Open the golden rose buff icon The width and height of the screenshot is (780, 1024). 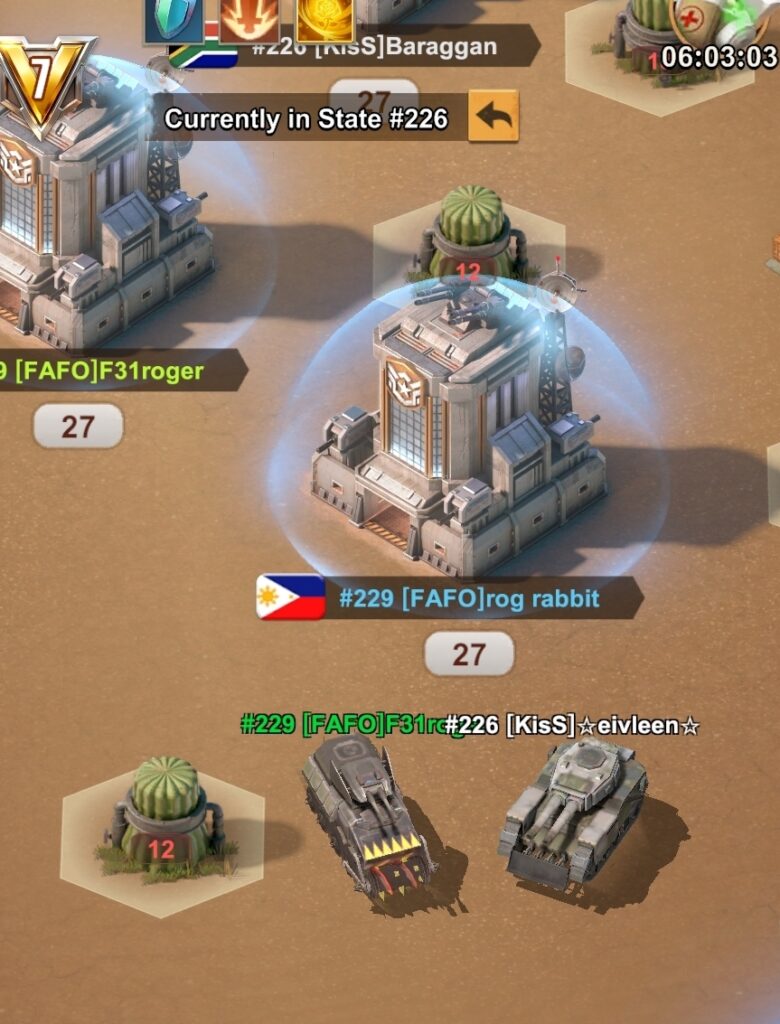click(x=324, y=18)
